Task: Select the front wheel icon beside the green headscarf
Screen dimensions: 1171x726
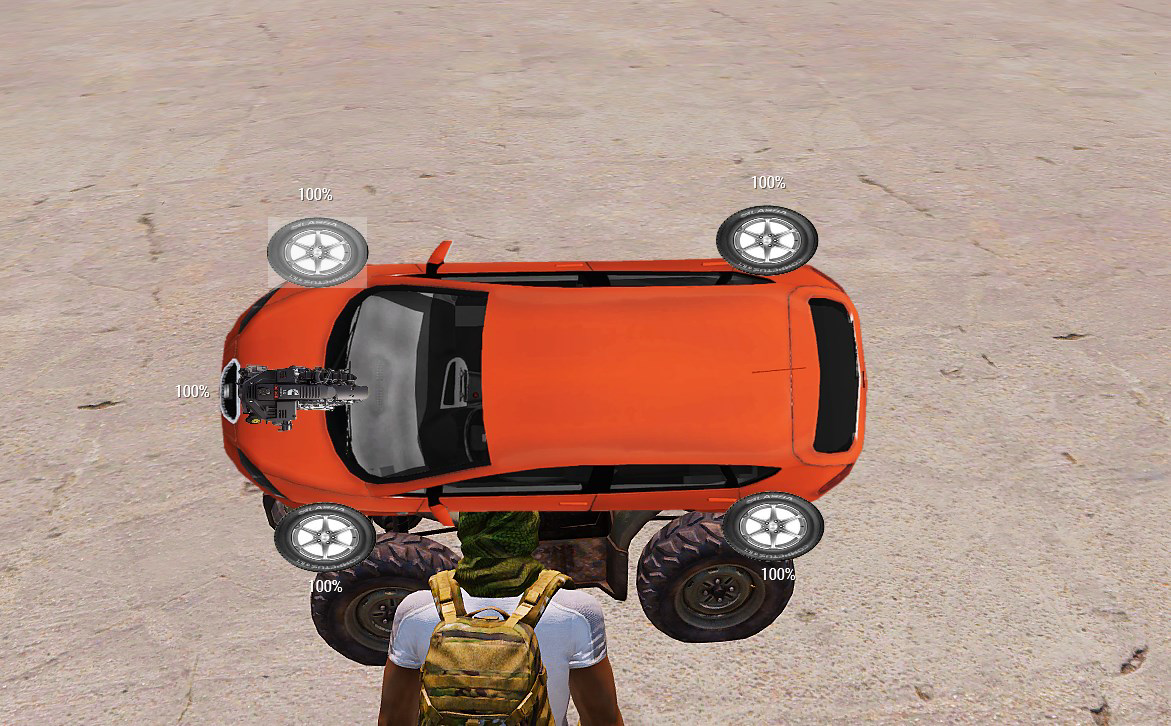Action: [324, 537]
